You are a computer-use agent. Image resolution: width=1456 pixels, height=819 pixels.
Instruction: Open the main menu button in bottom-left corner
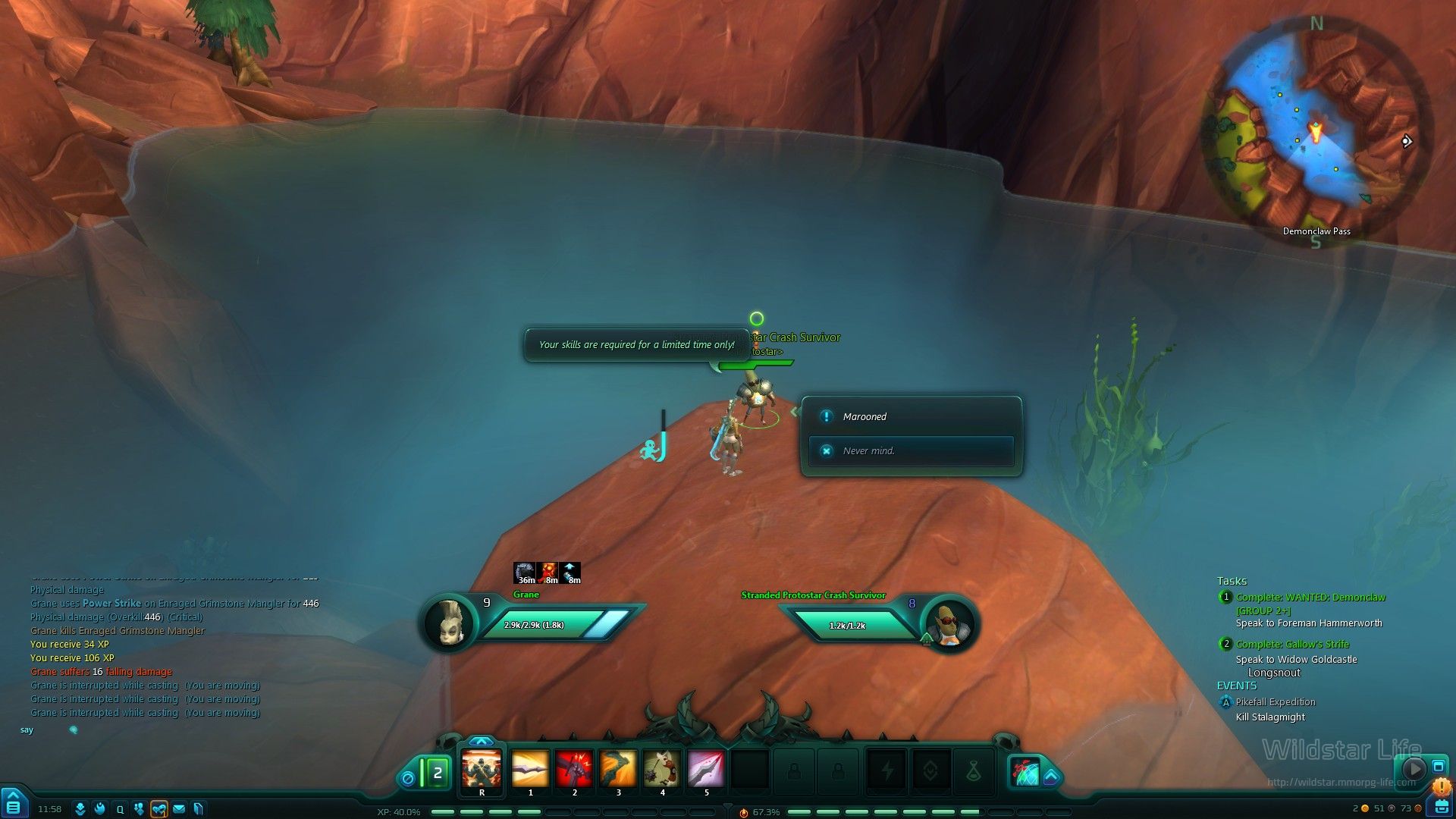[13, 805]
